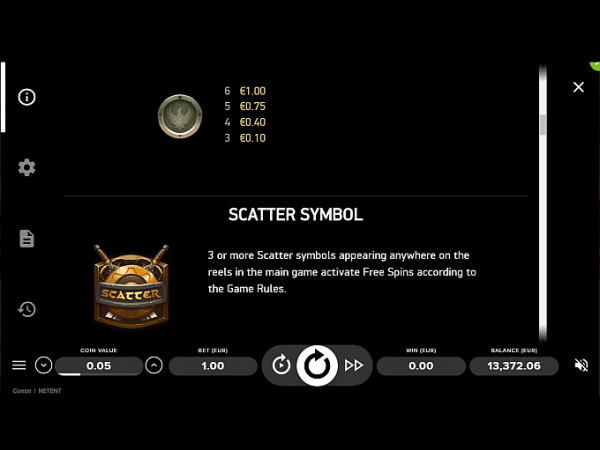Spin the reels
This screenshot has height=450, width=600.
(x=317, y=366)
